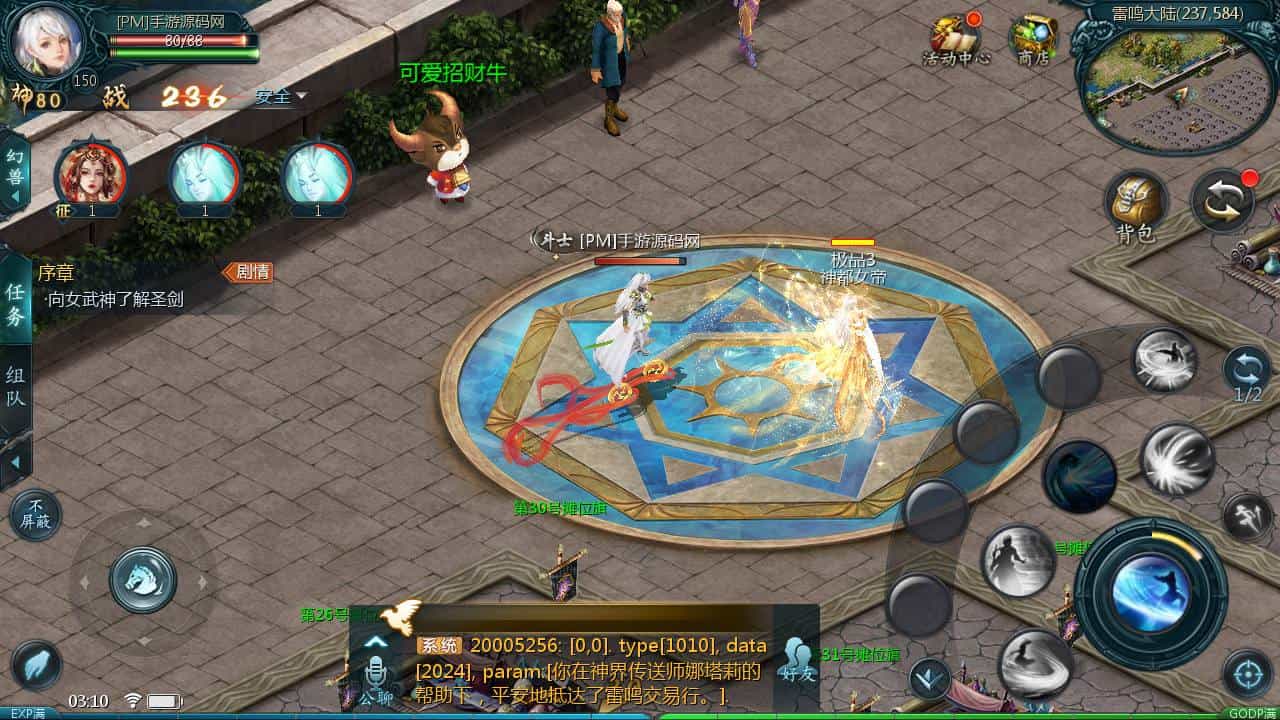Activate the main attack skill button
The height and width of the screenshot is (720, 1280).
pos(1150,592)
